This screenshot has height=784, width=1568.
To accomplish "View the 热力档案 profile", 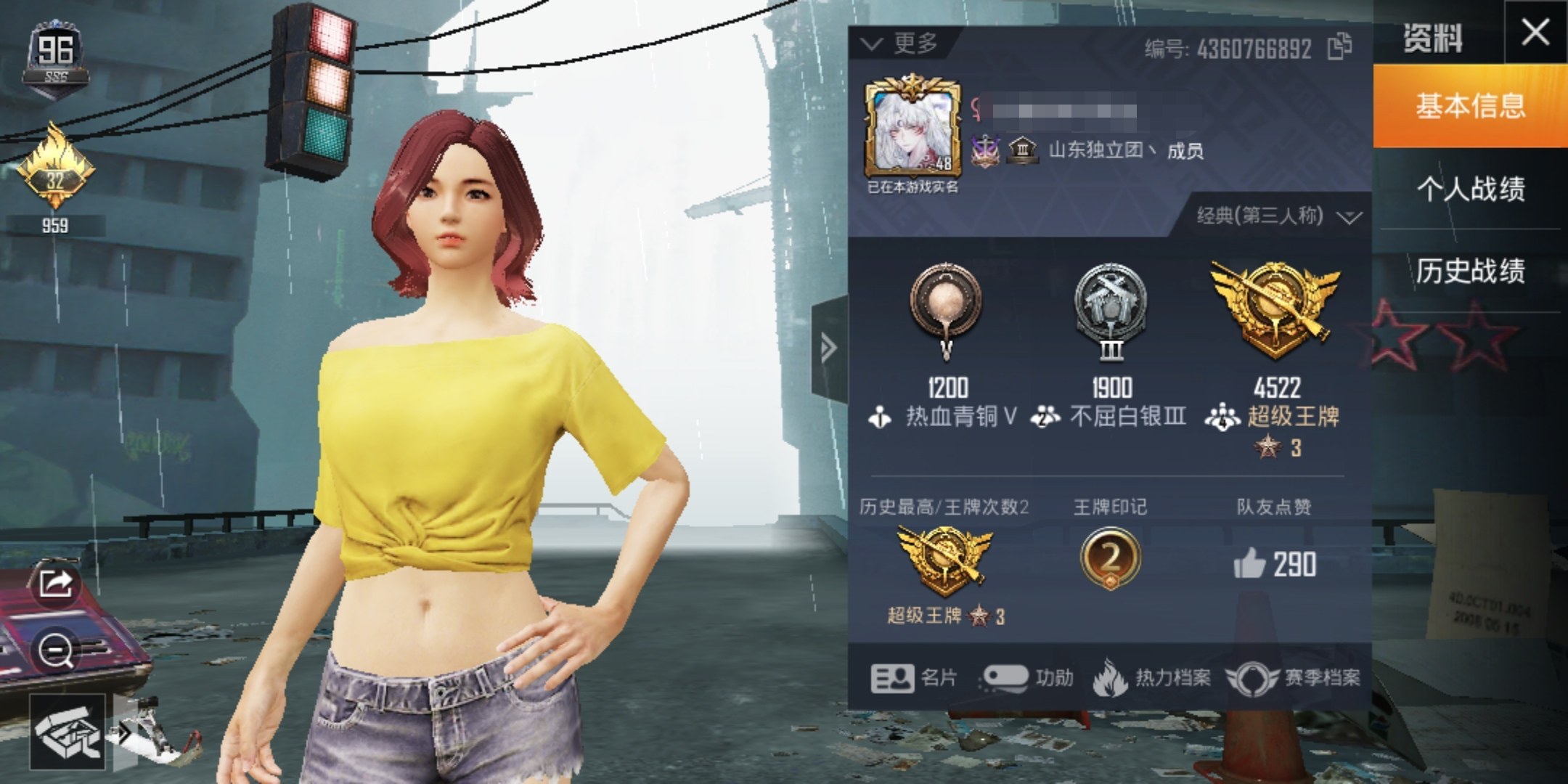I will (1152, 678).
